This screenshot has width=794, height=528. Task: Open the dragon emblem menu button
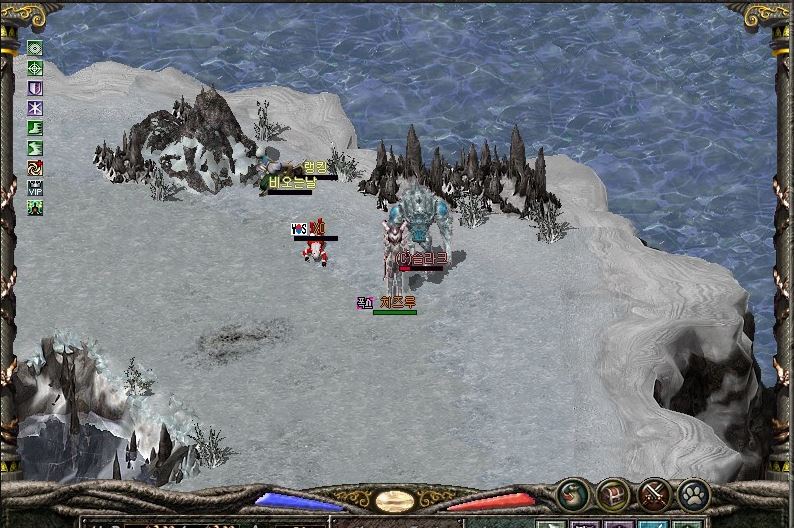573,494
